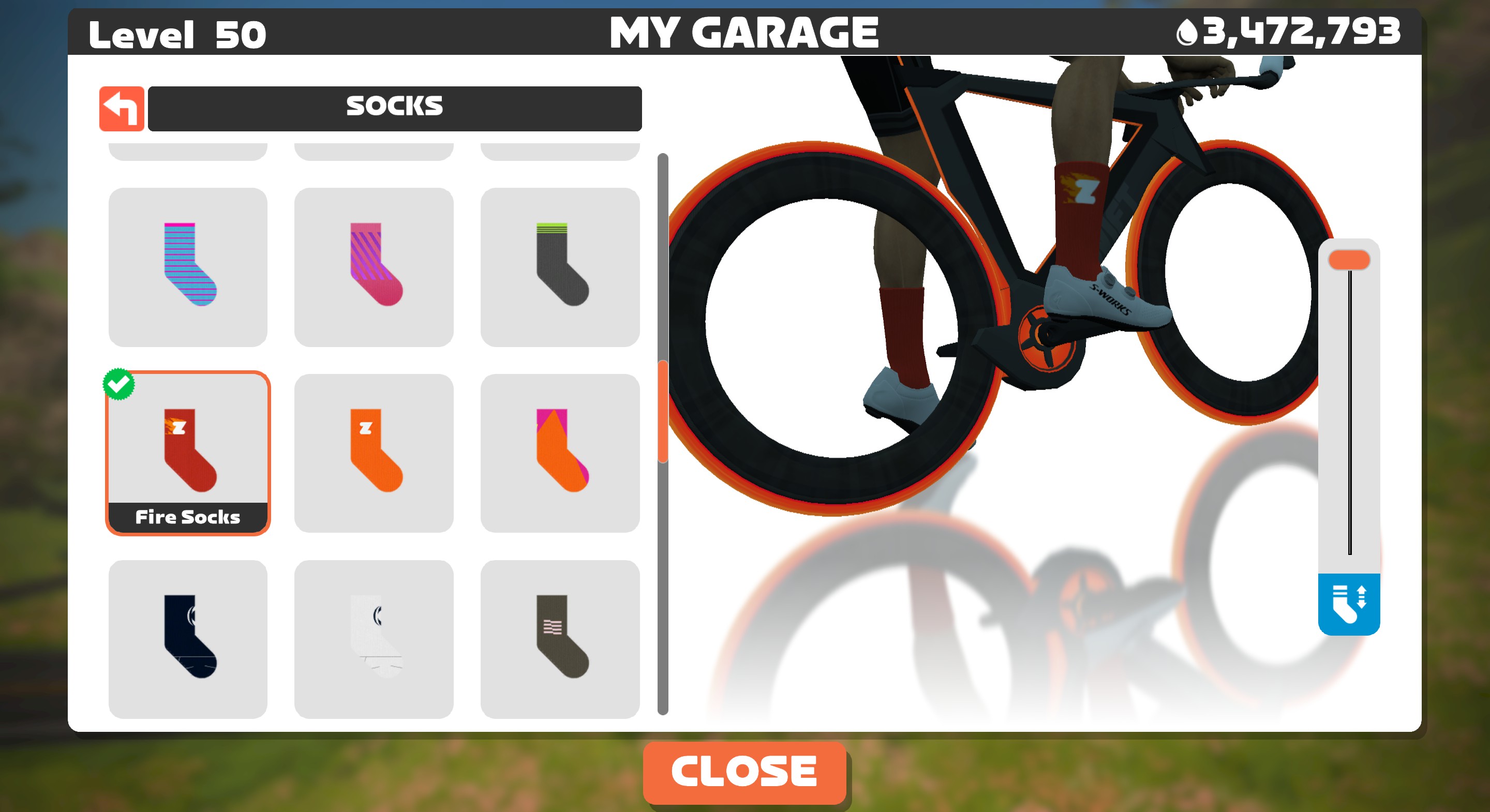Pick the grey socks with green cuff
The height and width of the screenshot is (812, 1490).
click(560, 267)
